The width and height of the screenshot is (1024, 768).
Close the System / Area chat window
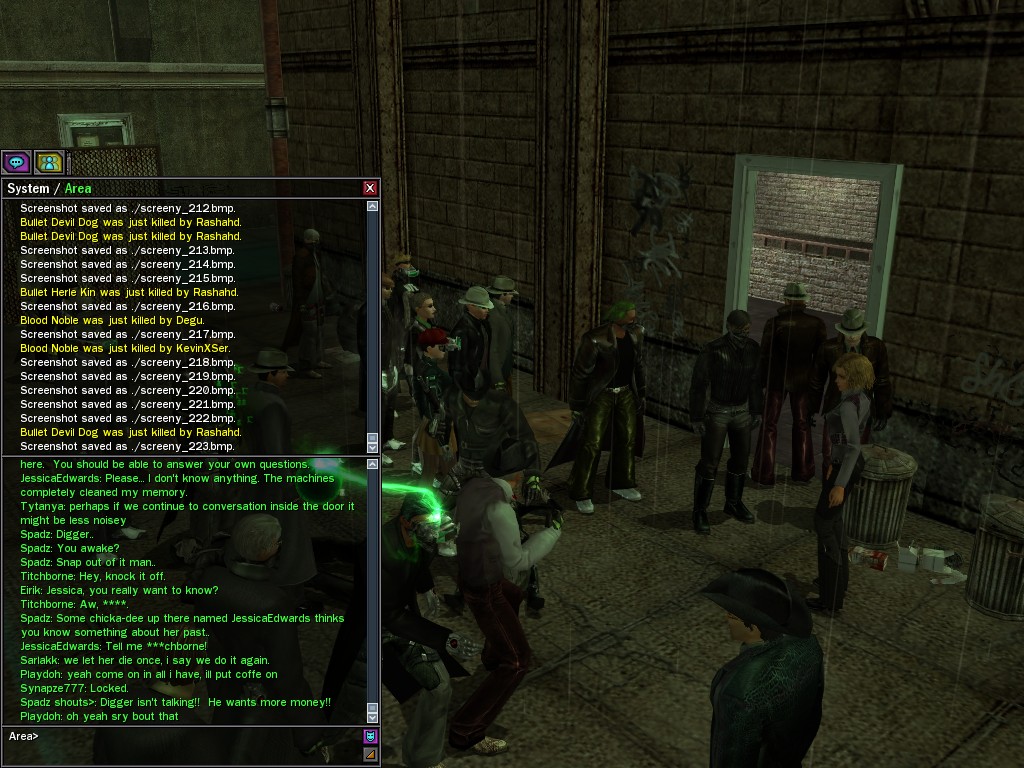tap(370, 188)
